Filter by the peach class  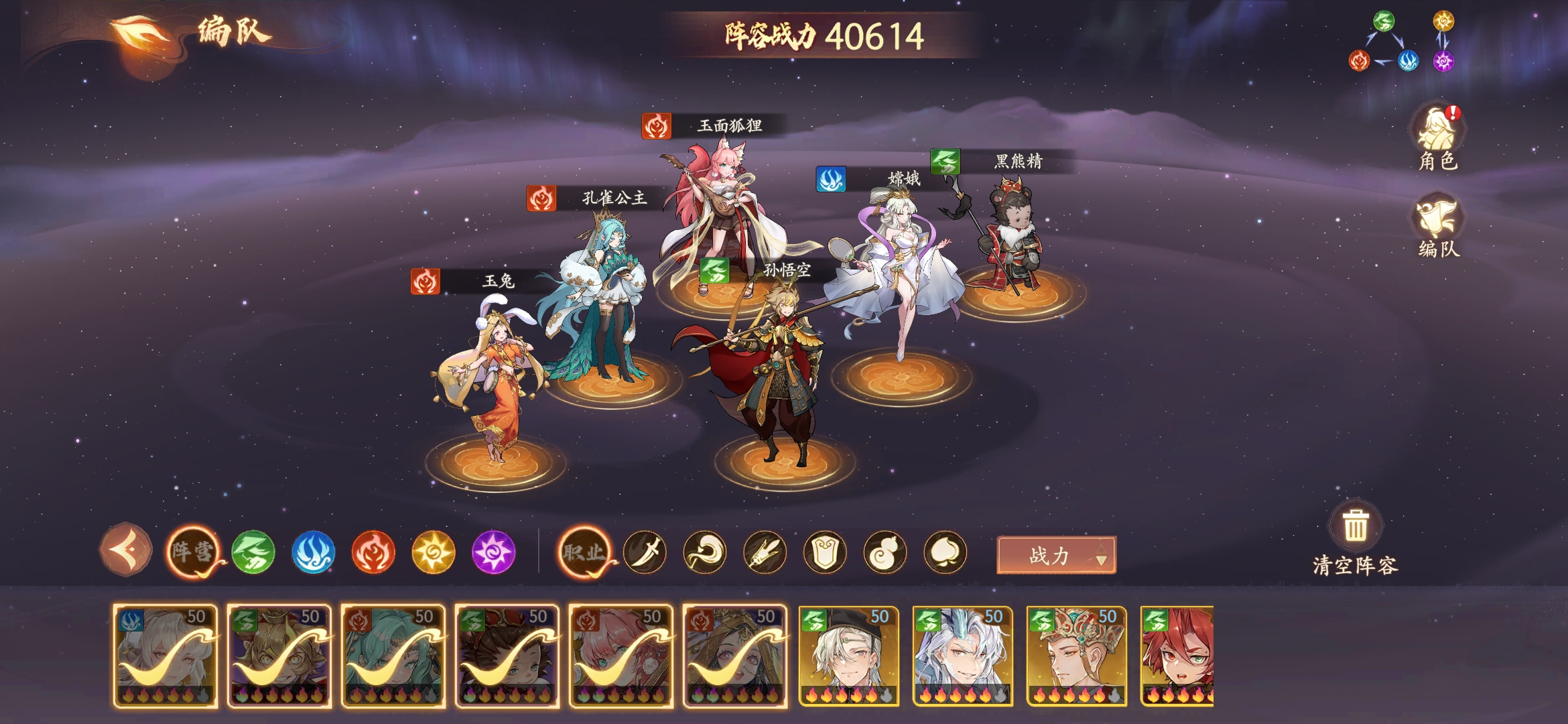point(945,552)
